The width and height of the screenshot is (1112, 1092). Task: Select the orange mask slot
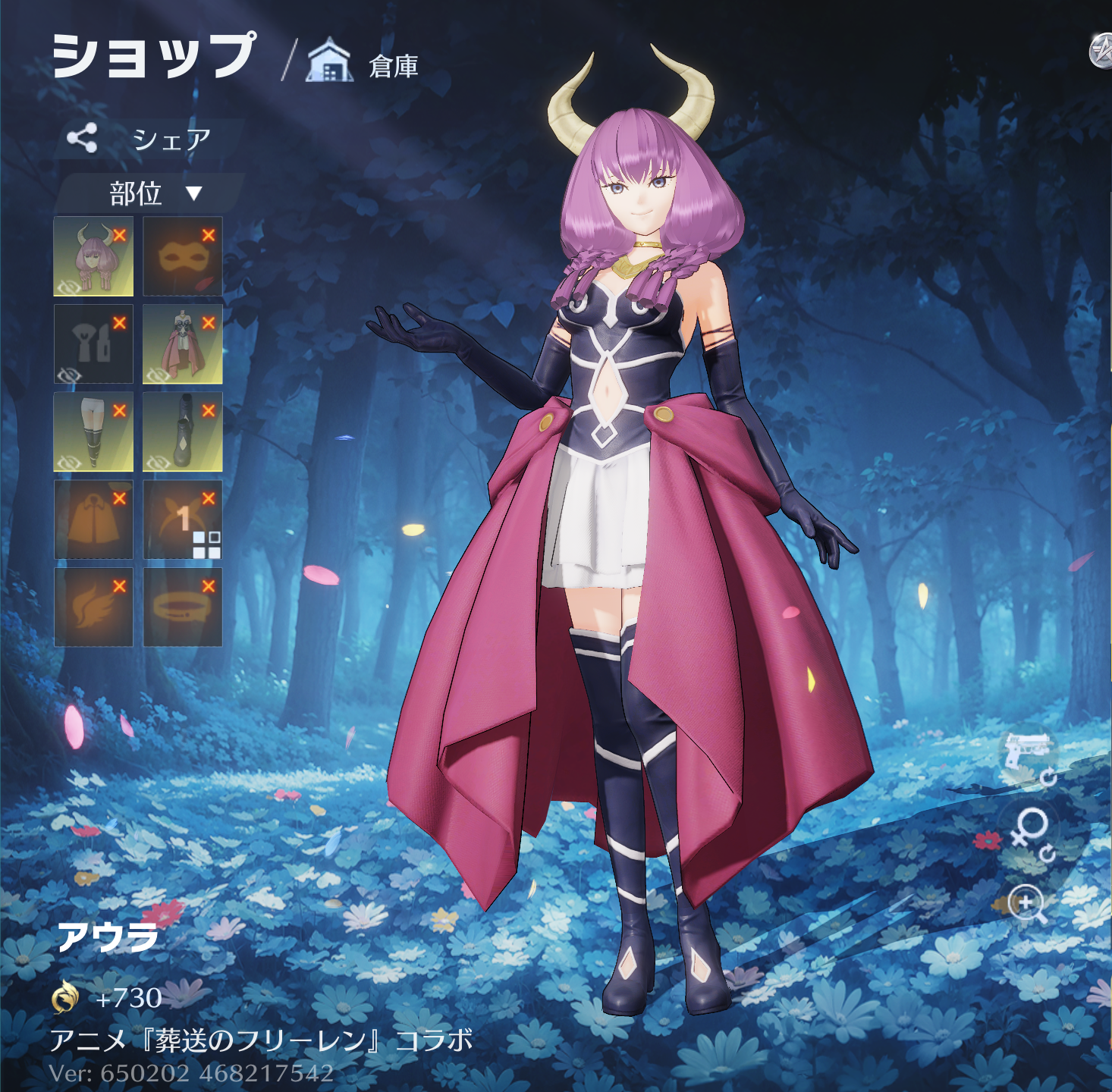tap(182, 256)
